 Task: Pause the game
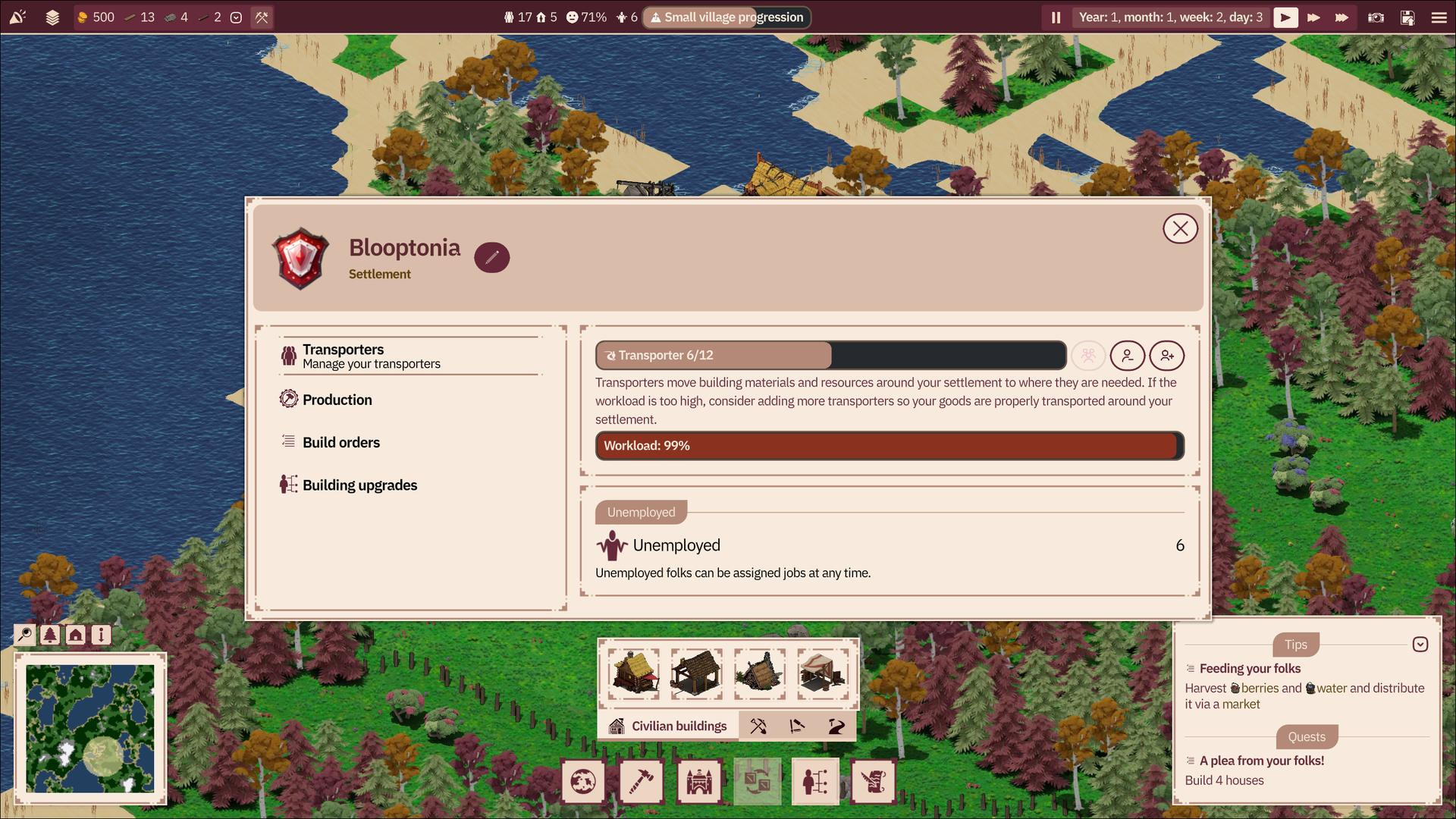pyautogui.click(x=1056, y=17)
